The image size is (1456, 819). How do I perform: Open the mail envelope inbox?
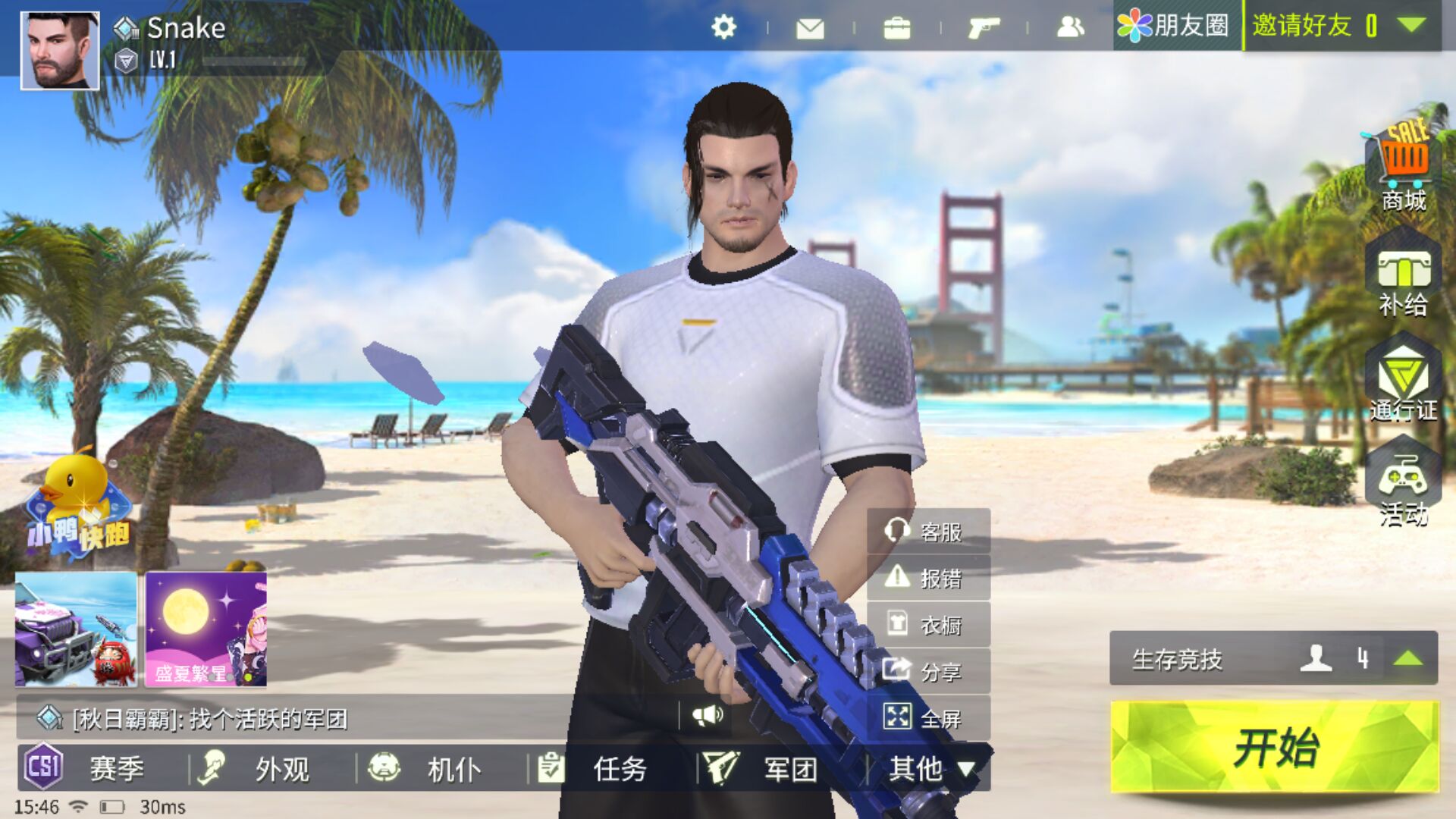click(810, 29)
